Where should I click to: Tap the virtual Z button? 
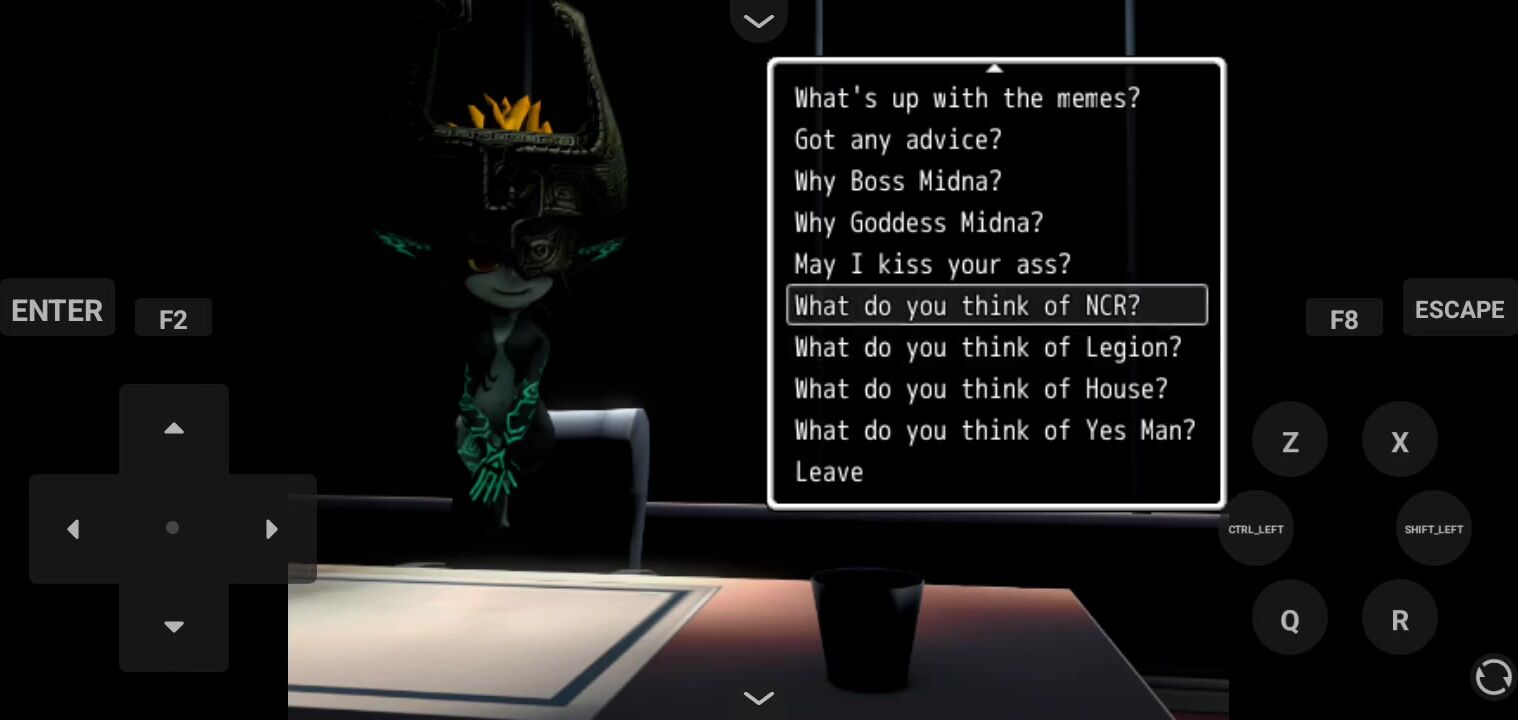click(x=1290, y=441)
